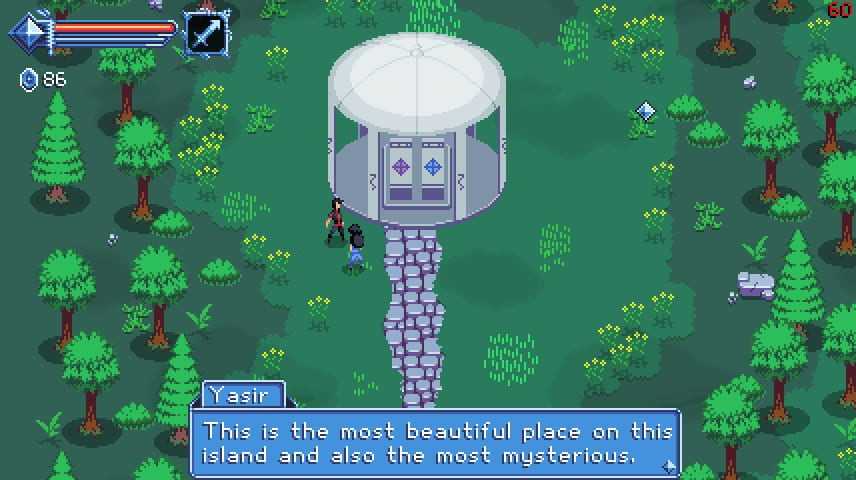Advance Yasir's dialogue with the sparkle indicator
Image resolution: width=856 pixels, height=480 pixels.
point(668,466)
